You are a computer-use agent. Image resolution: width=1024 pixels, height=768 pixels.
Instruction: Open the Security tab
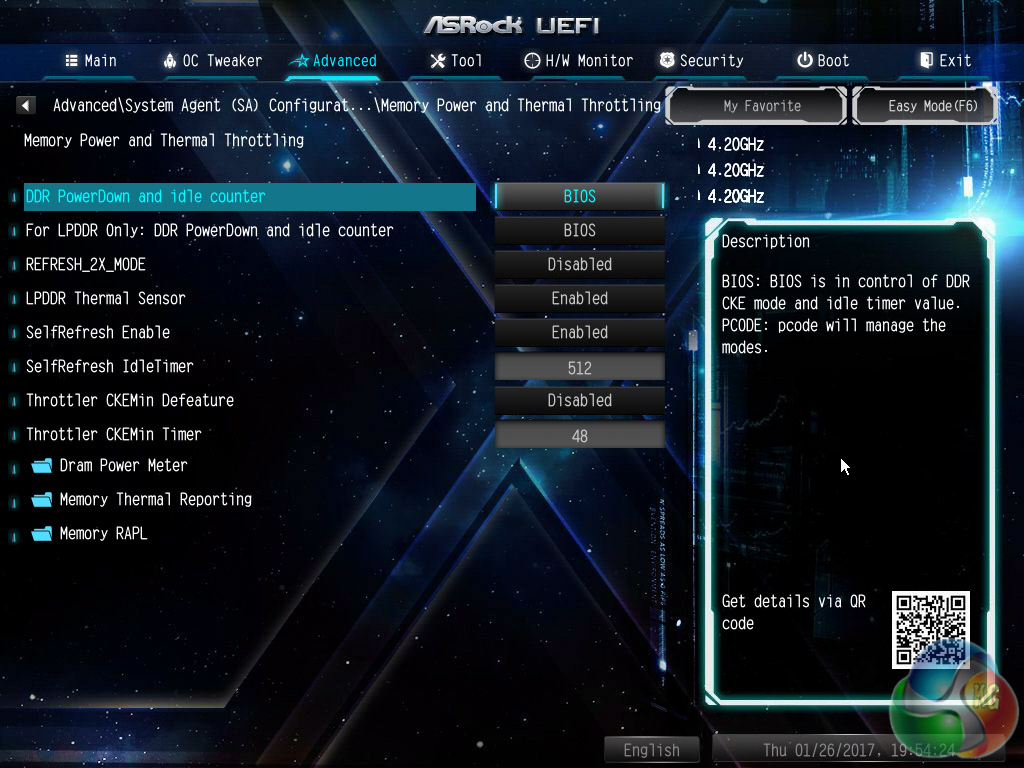coord(701,61)
